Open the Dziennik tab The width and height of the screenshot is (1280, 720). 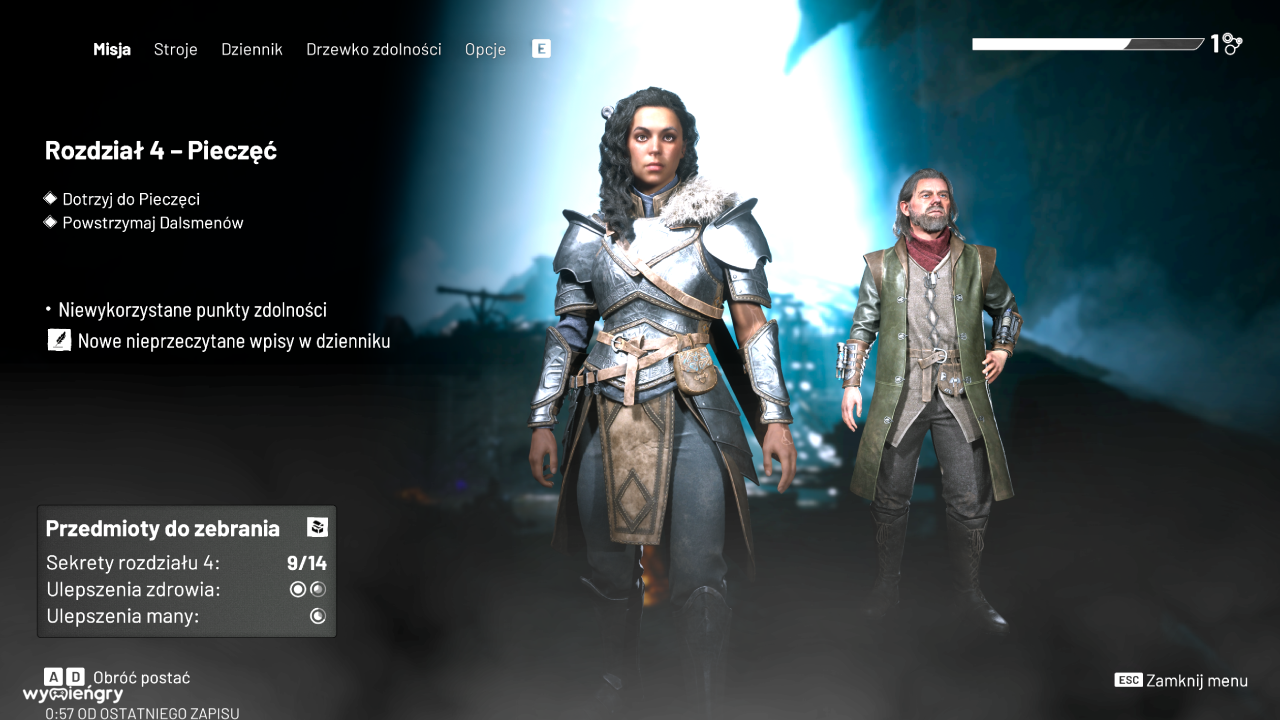[252, 49]
